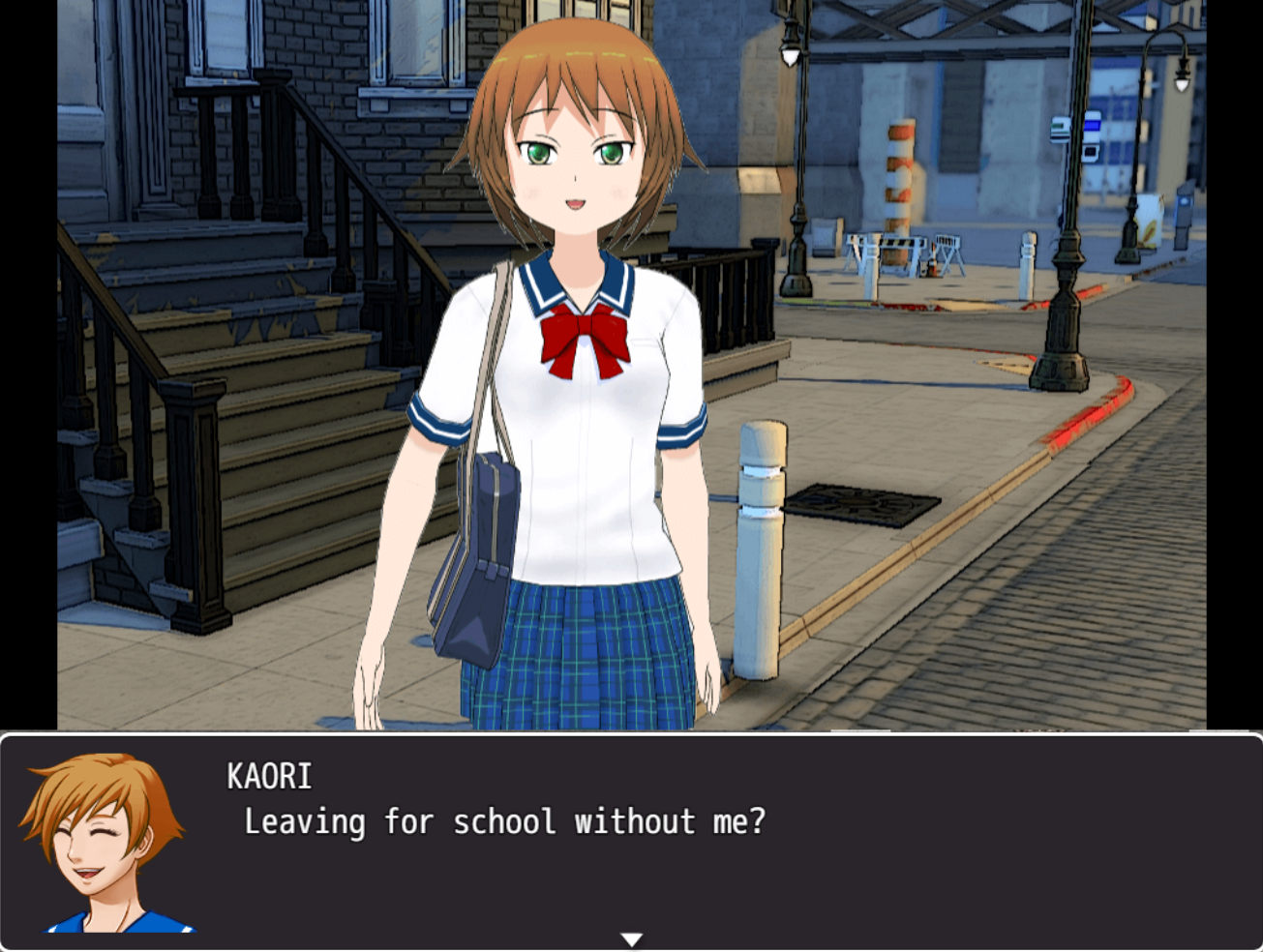The image size is (1263, 952).
Task: Click the white dialogue continue arrow
Action: click(631, 938)
